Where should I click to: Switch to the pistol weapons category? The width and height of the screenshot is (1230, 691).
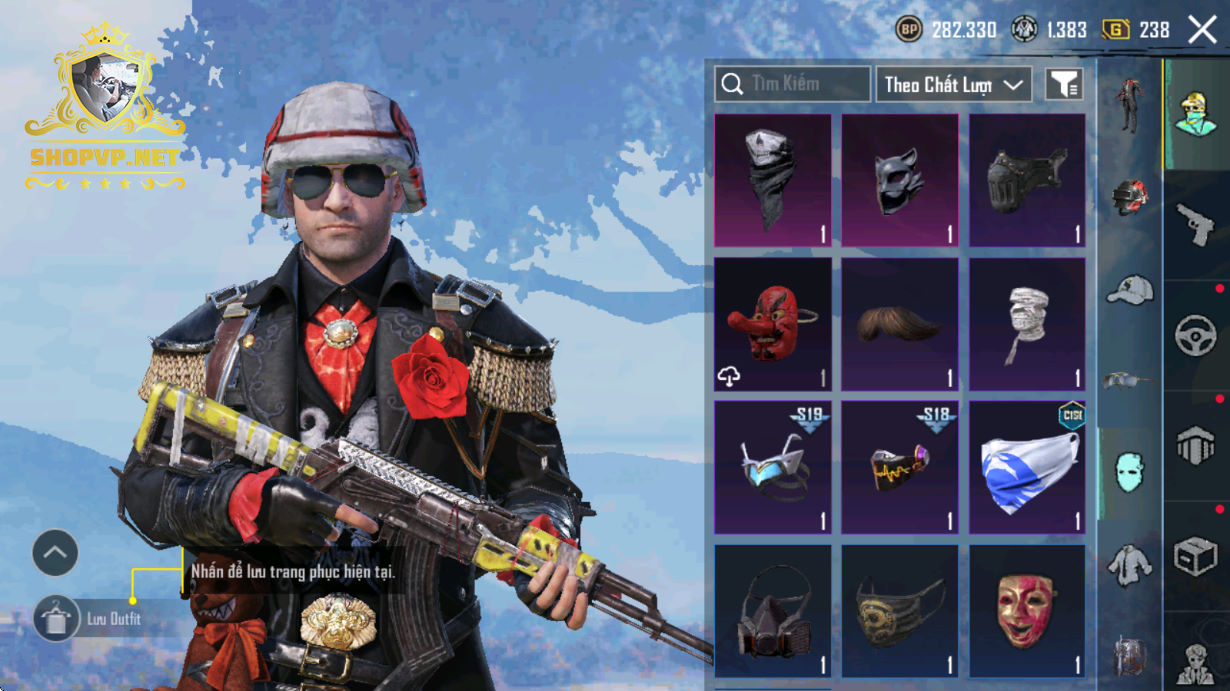pos(1196,226)
